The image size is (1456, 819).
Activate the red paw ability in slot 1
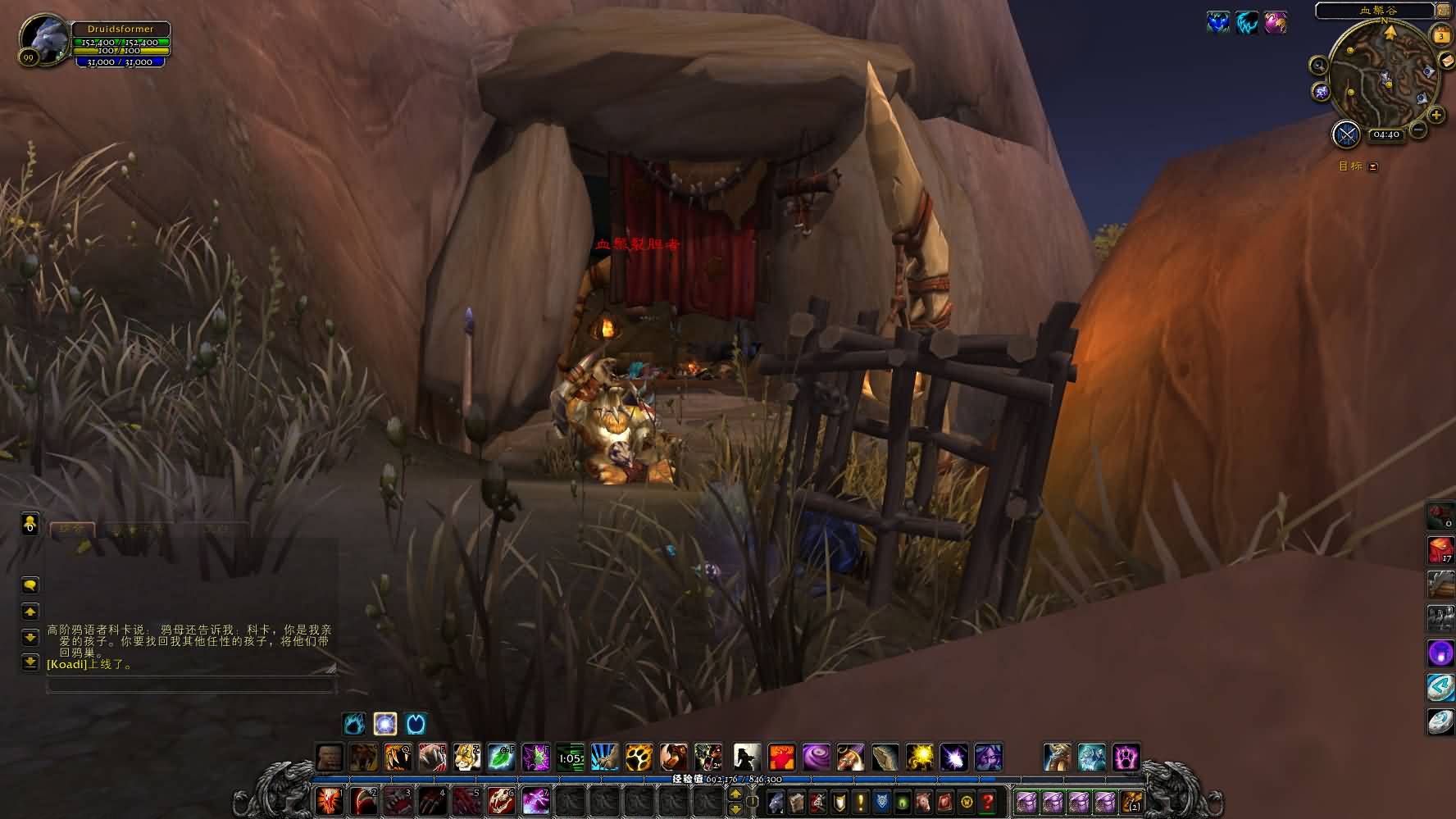[330, 801]
